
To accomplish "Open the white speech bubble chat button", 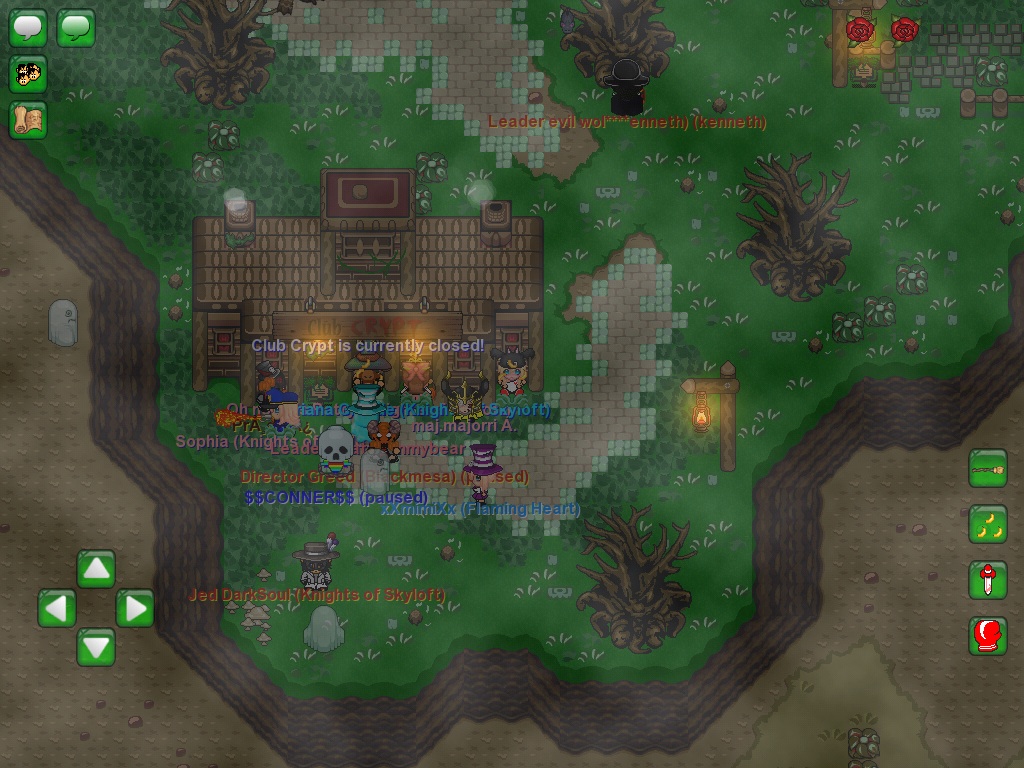I will (x=28, y=28).
